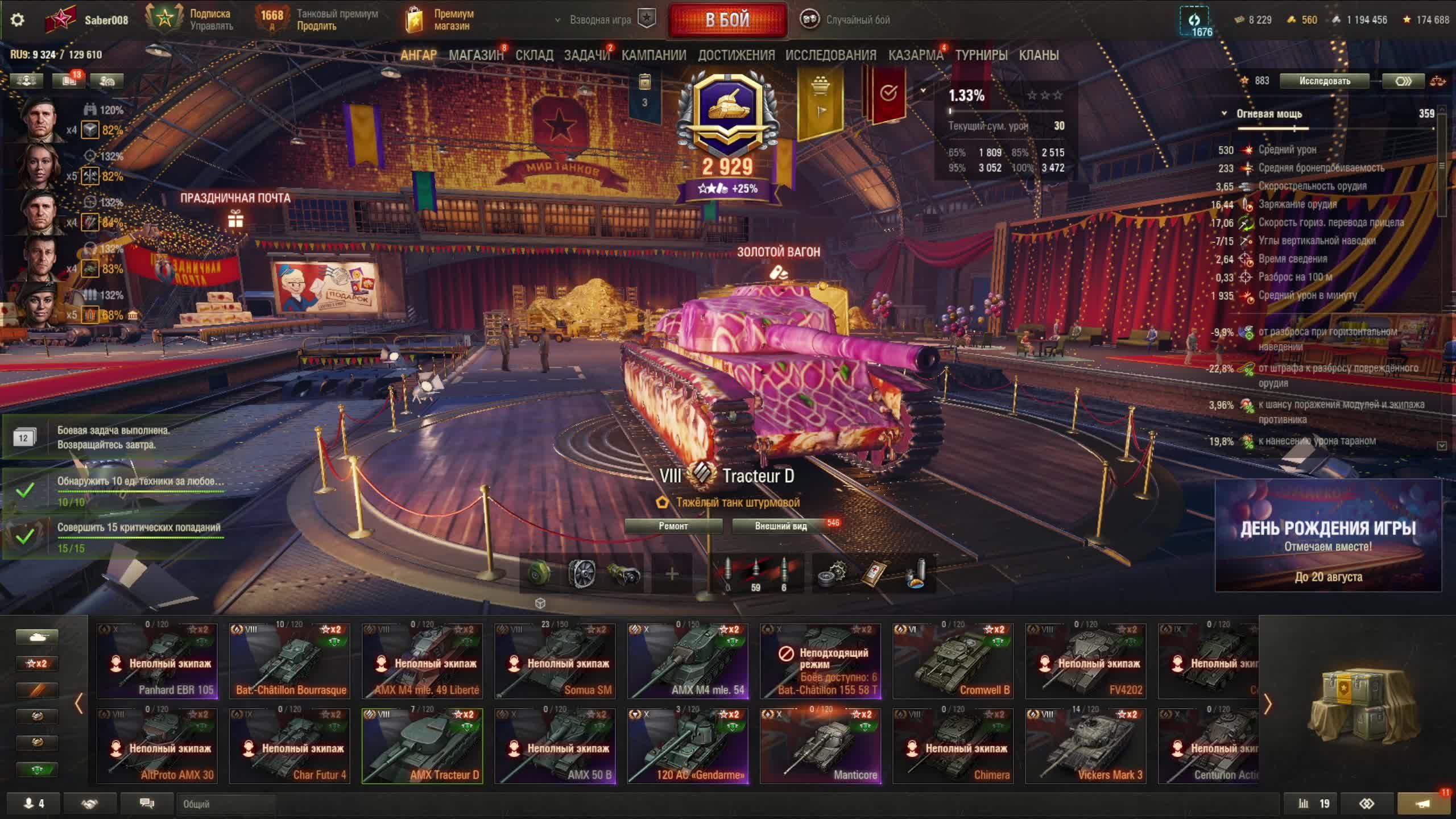1456x819 pixels.
Task: Show next tanks with carousel right arrow
Action: tap(1268, 705)
